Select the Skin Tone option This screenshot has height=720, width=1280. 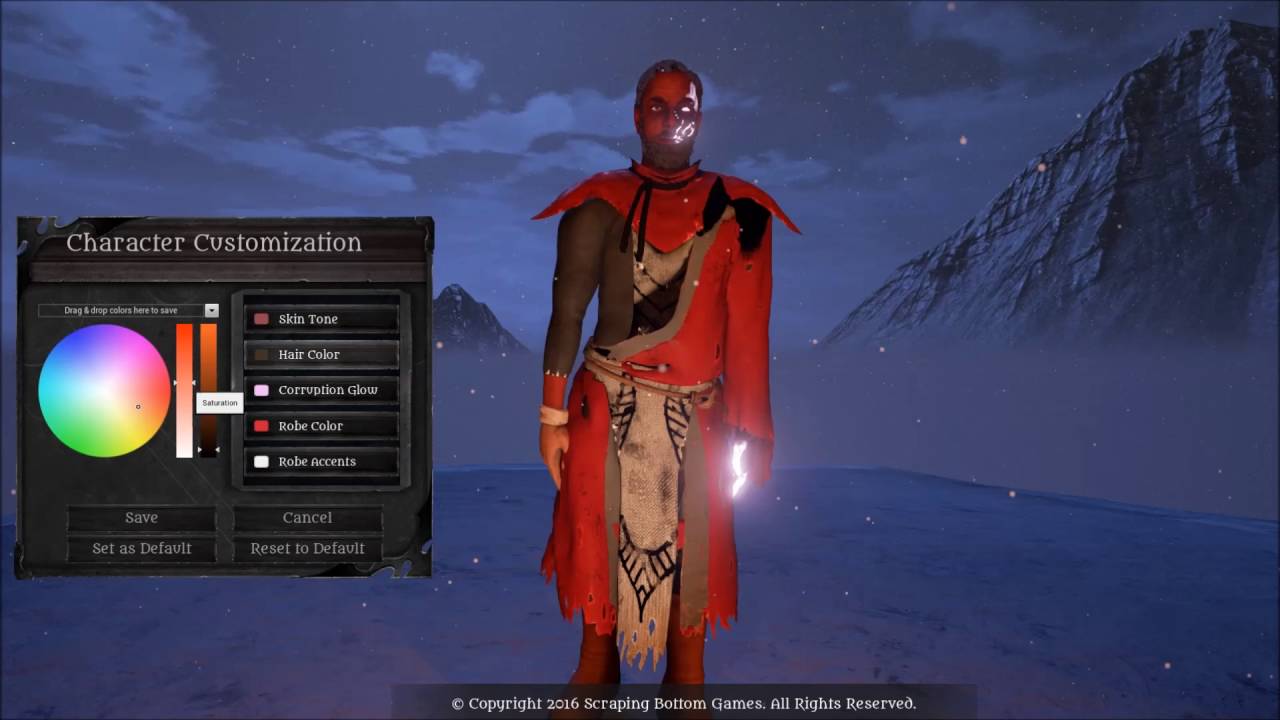tap(321, 319)
